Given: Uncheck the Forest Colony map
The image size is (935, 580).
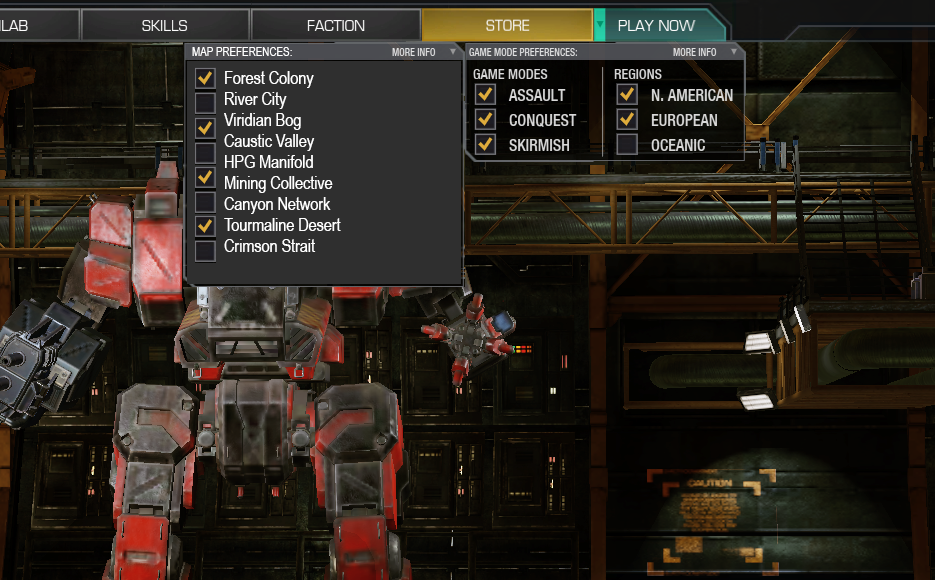Looking at the screenshot, I should coord(205,77).
